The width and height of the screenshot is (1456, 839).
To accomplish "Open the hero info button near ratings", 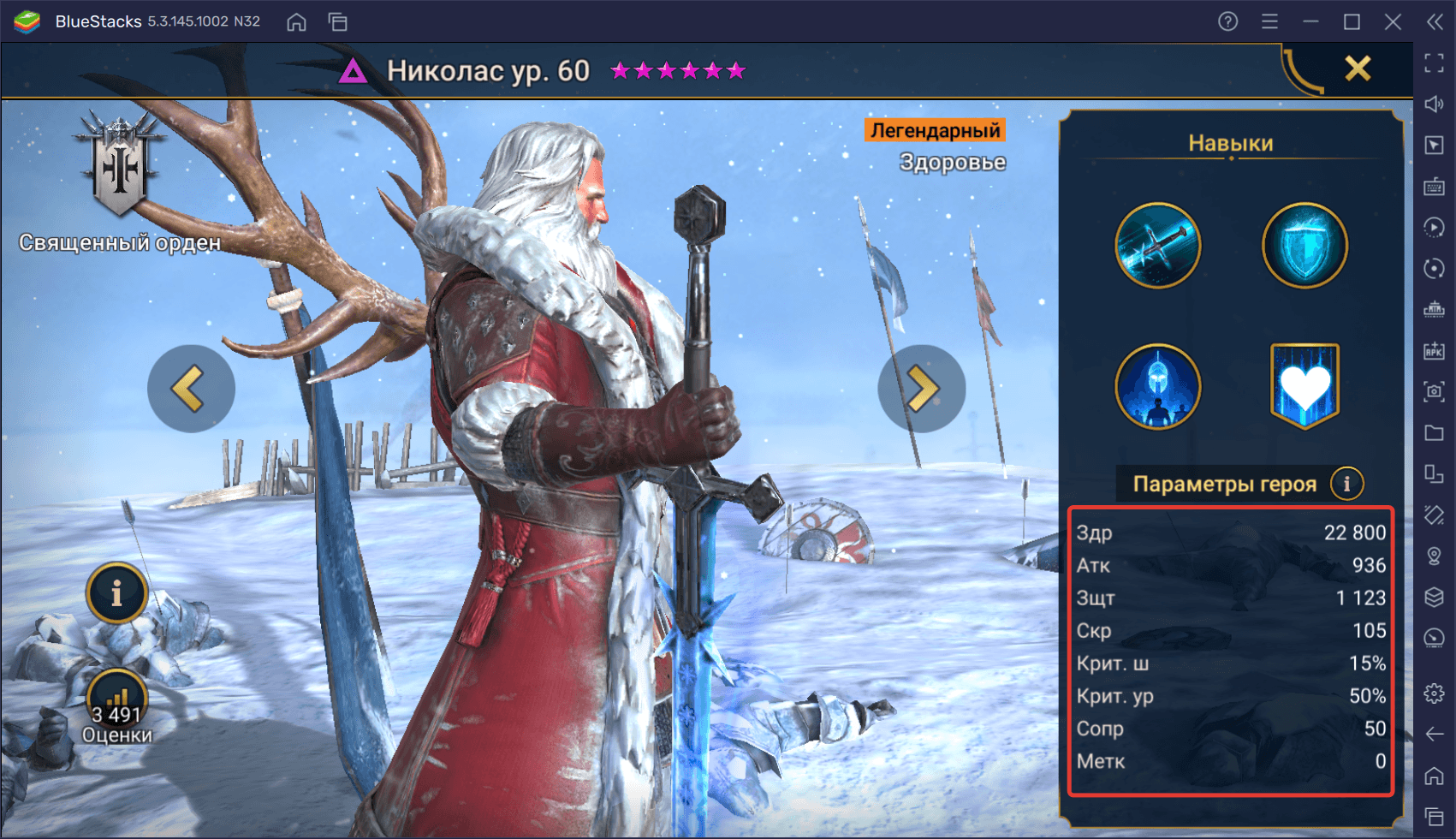I will pyautogui.click(x=116, y=592).
